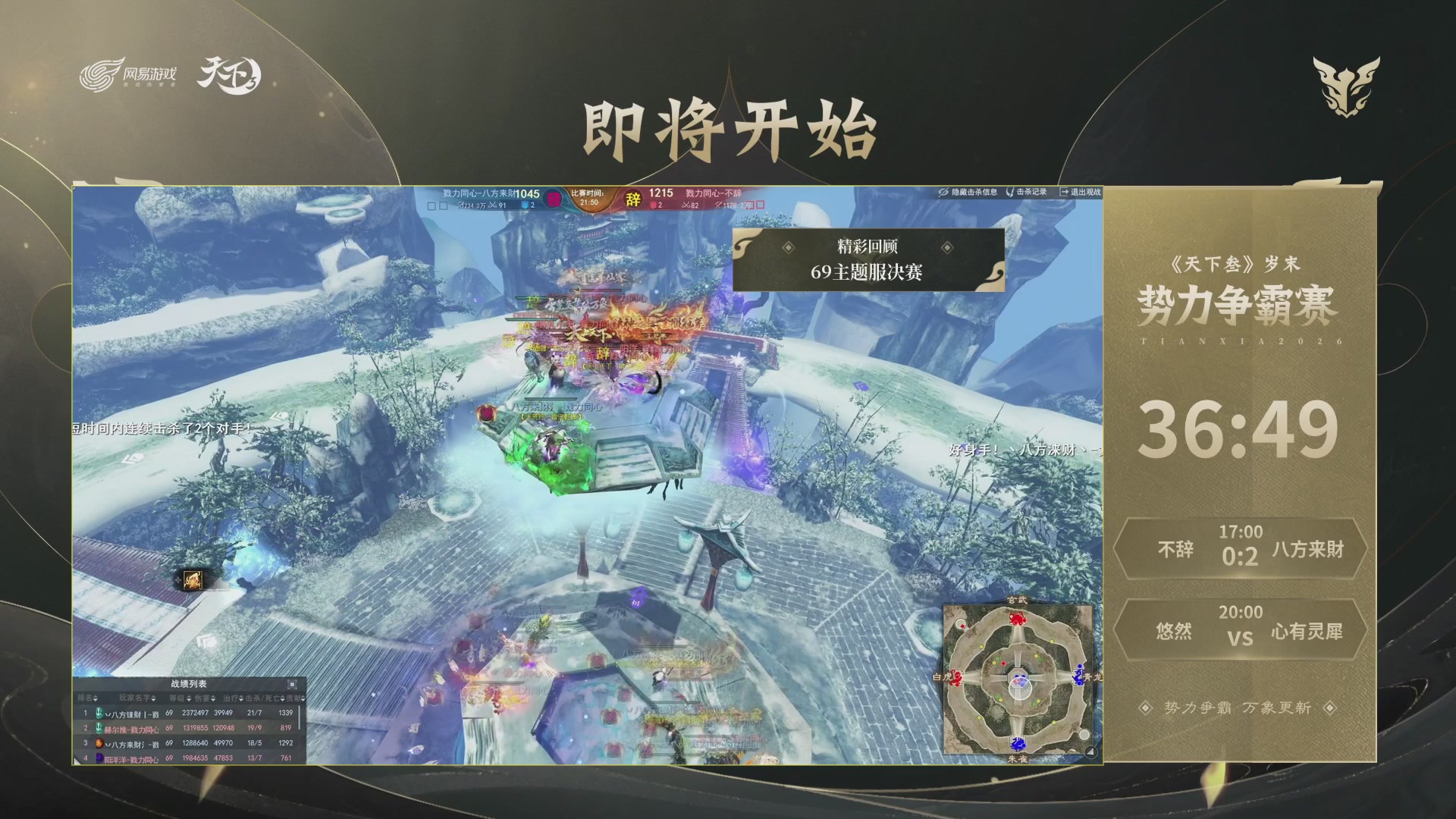Click the pink team emblem in the score bar
This screenshot has height=819, width=1456.
point(552,197)
